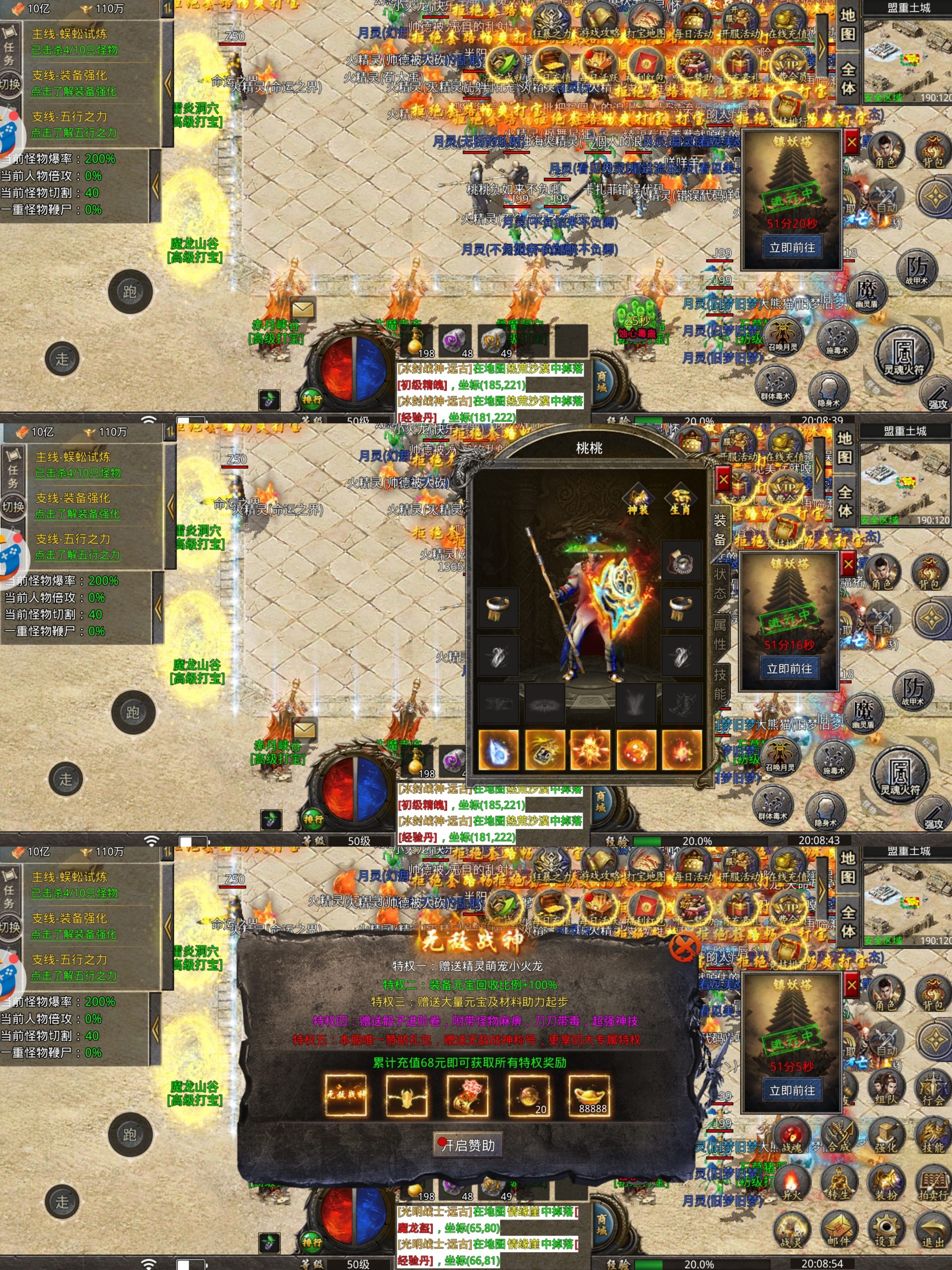The image size is (952, 1270).
Task: Open the 强化 enhancement menu
Action: pos(886,1136)
